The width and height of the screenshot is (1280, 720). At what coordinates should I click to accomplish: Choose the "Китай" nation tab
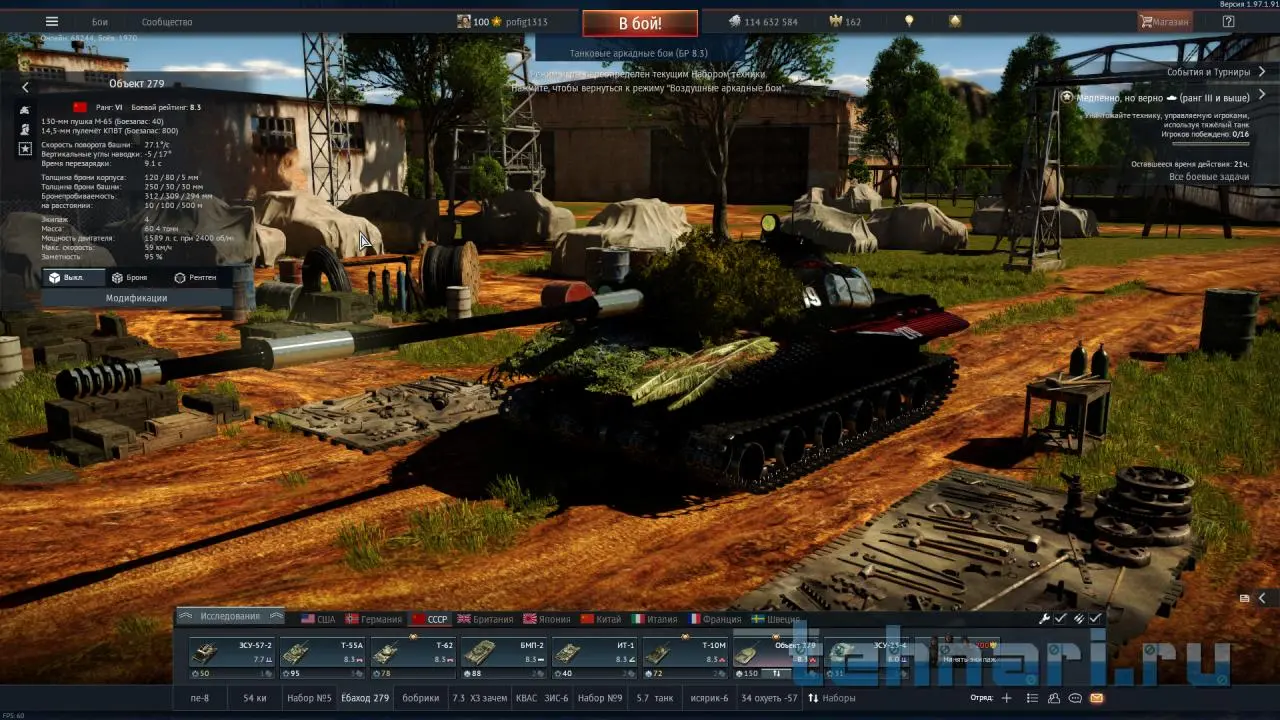pos(601,619)
